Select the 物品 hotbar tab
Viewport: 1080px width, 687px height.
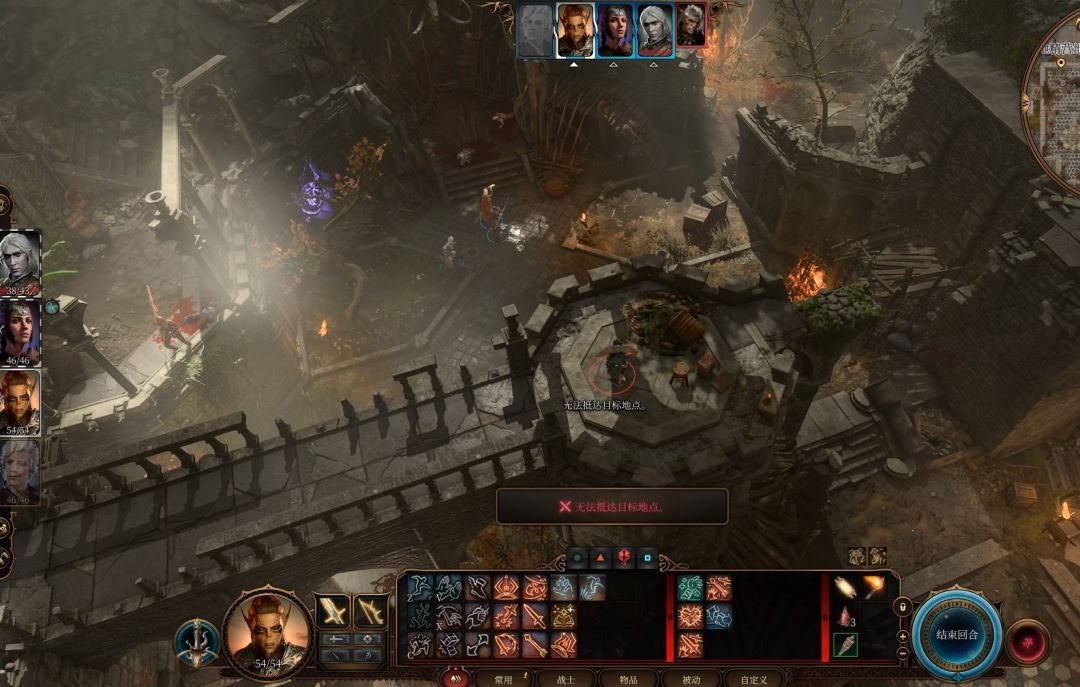tap(628, 679)
